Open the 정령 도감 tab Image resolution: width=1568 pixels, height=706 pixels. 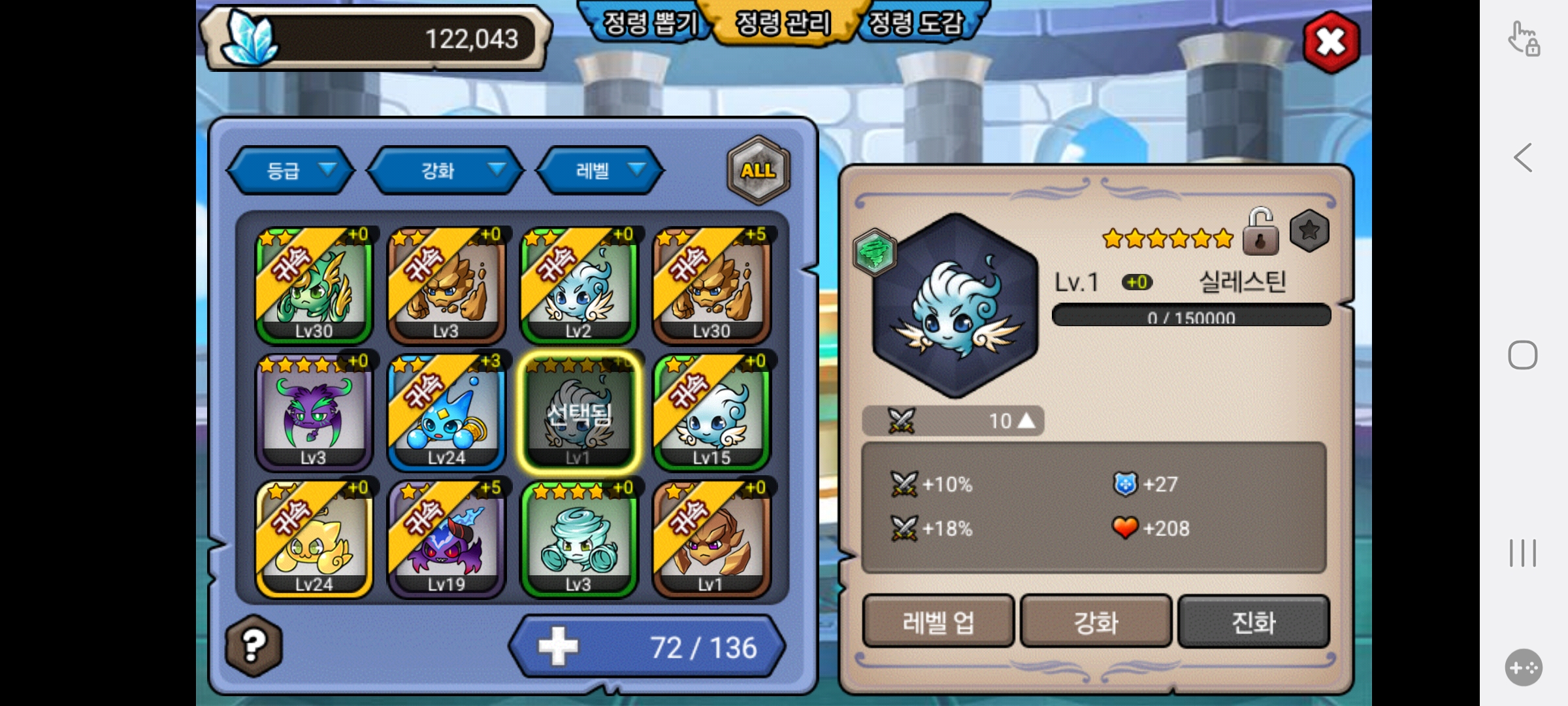[918, 24]
